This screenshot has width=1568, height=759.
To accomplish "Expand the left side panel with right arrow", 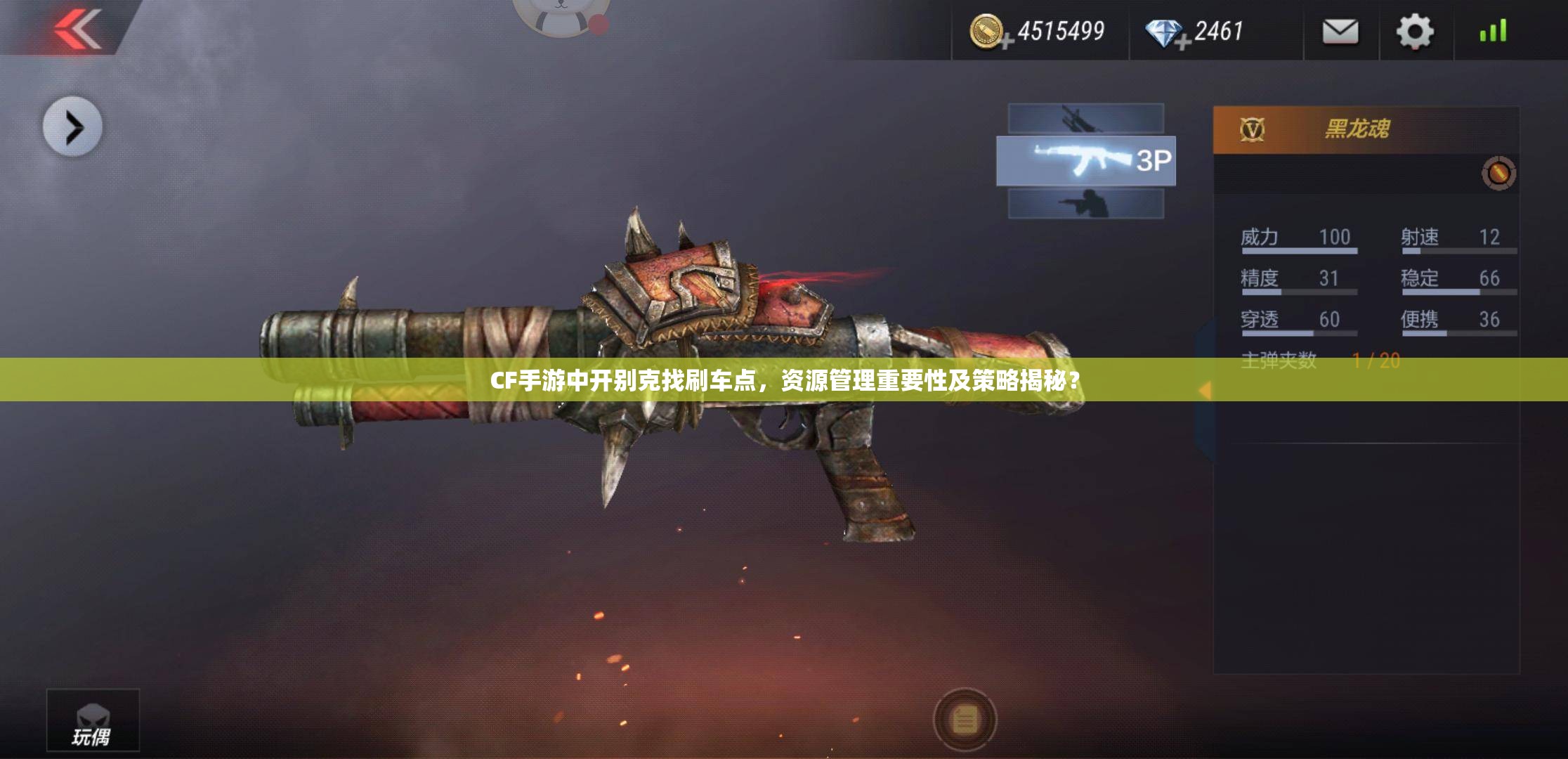I will click(x=72, y=126).
